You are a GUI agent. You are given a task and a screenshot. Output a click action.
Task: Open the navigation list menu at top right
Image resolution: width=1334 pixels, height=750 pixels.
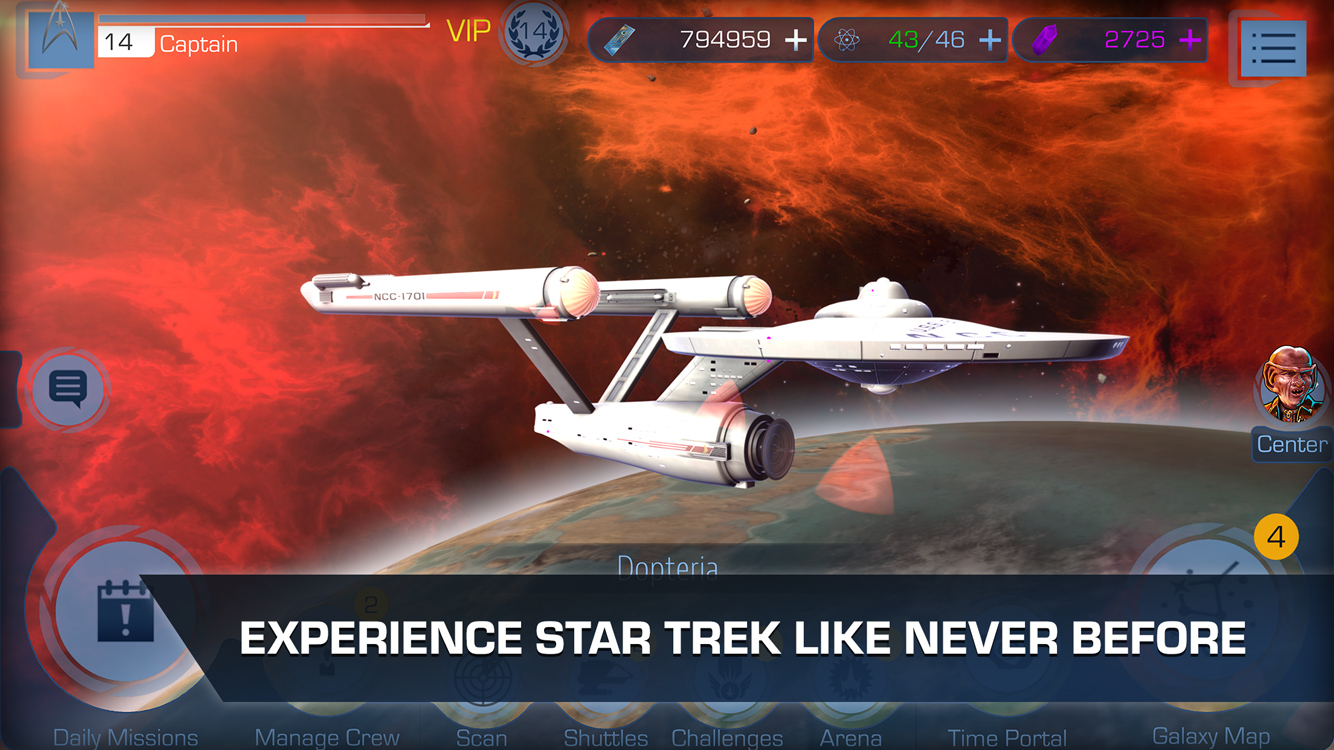click(1272, 48)
